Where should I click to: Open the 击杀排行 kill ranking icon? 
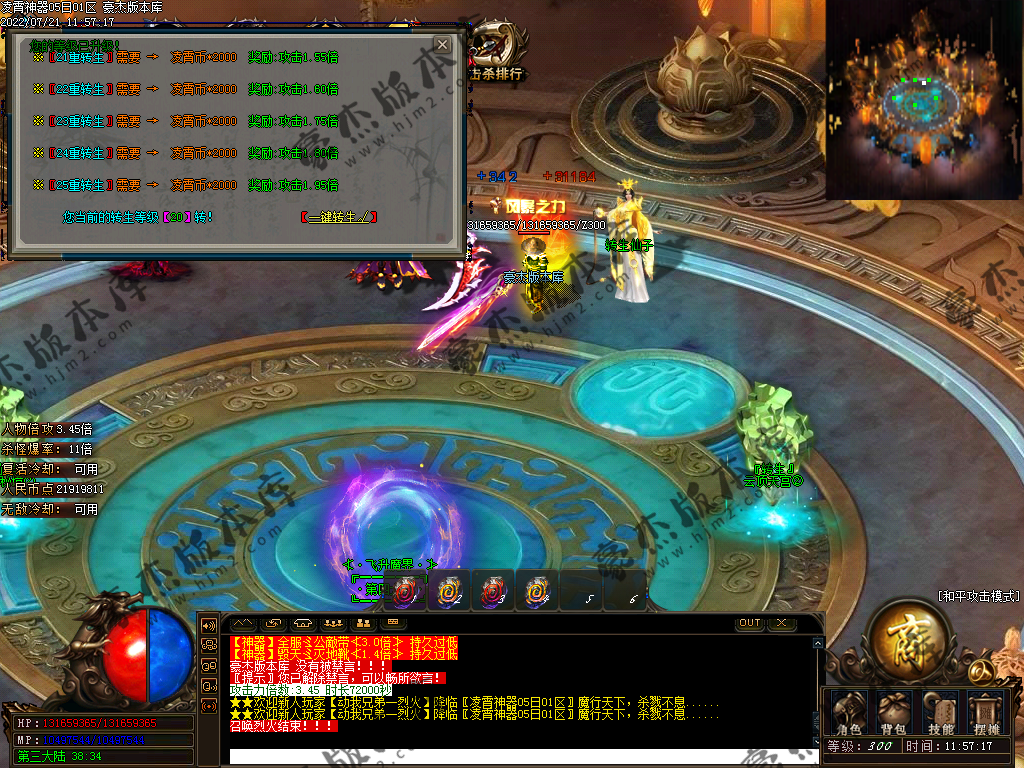pos(497,54)
